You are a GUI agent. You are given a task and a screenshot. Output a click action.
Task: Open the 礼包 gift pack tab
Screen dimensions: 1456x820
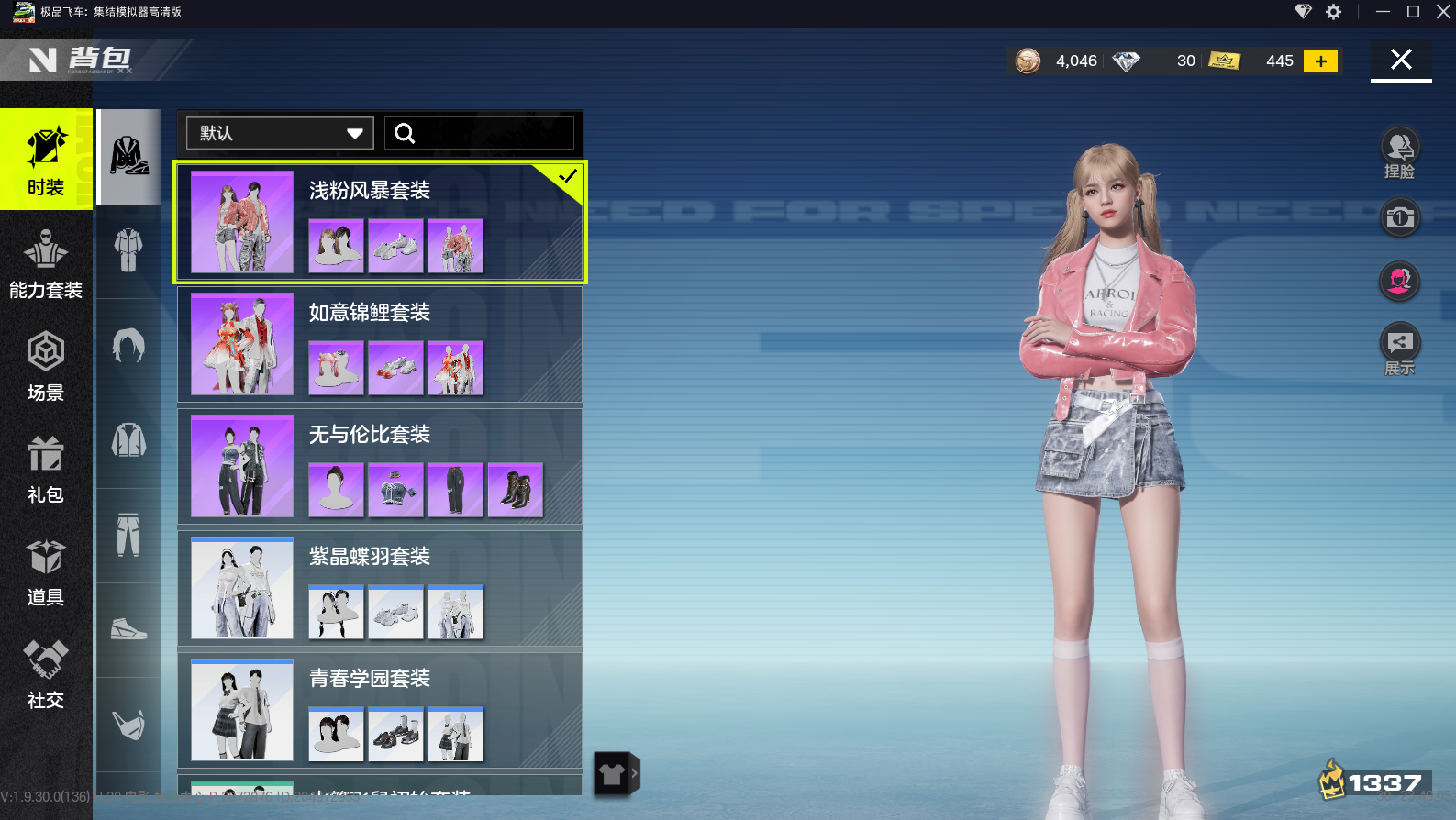(46, 469)
